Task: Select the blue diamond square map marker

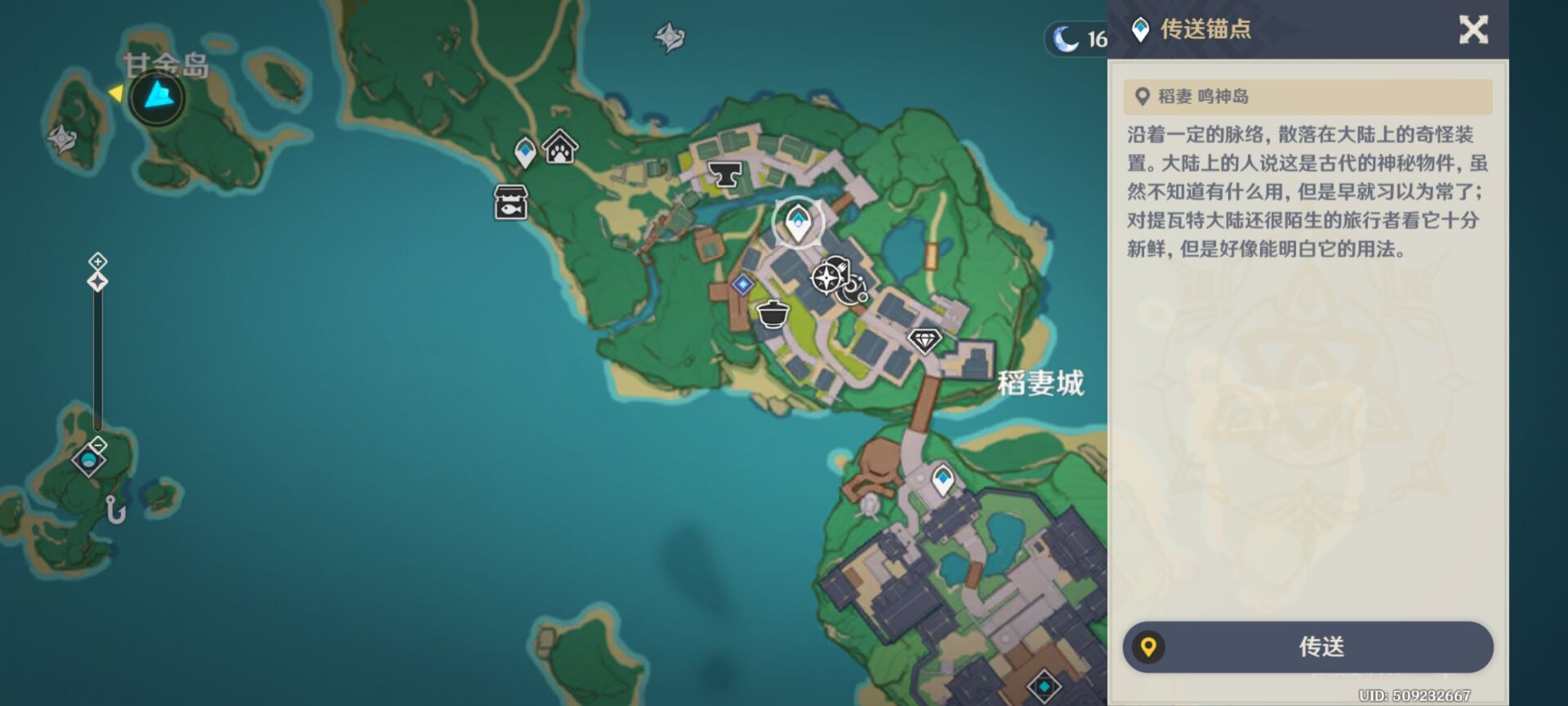Action: click(x=742, y=284)
